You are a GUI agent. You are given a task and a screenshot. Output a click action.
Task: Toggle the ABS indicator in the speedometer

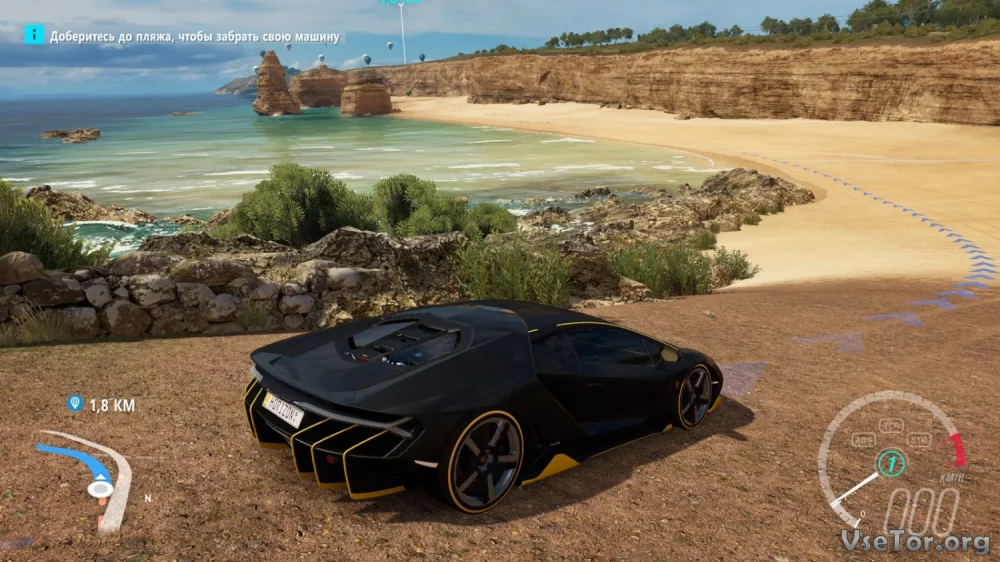(864, 439)
